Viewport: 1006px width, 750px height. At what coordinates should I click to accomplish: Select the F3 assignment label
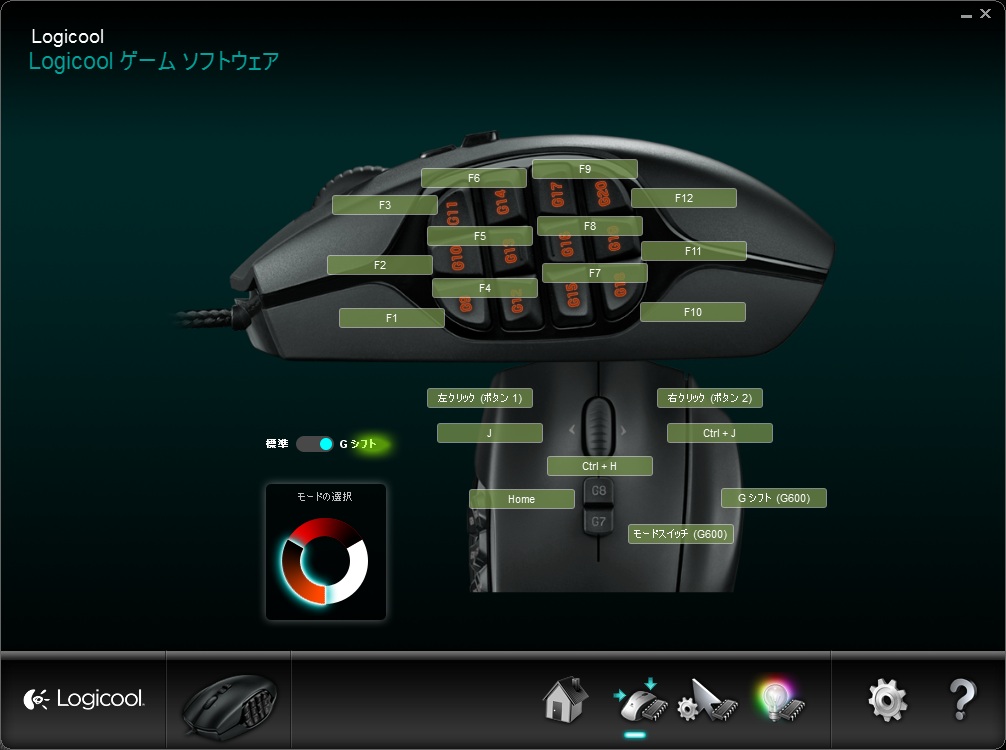click(x=384, y=205)
